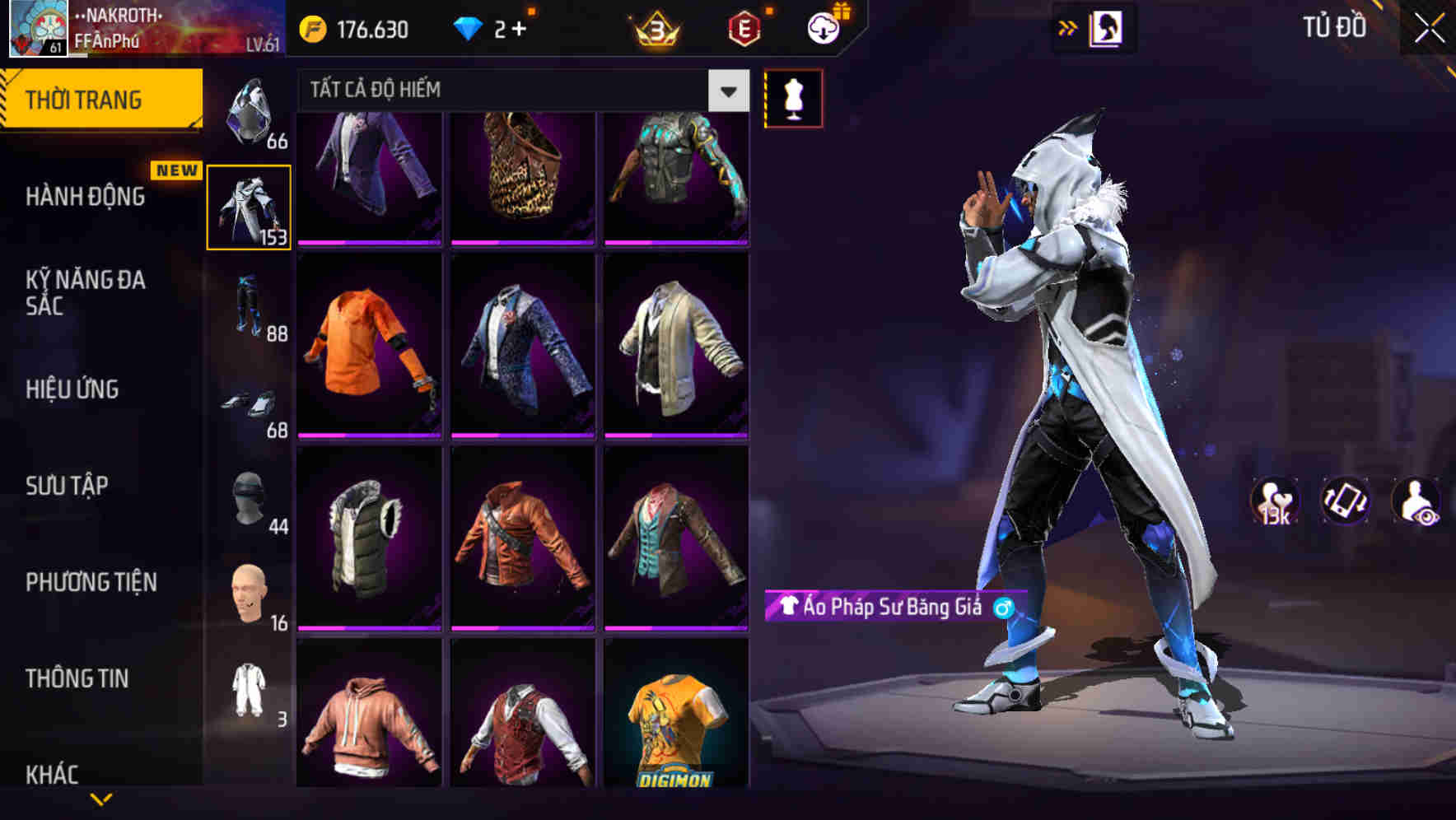Click the selected white coat slot marked 153
The height and width of the screenshot is (820, 1456).
(x=250, y=206)
